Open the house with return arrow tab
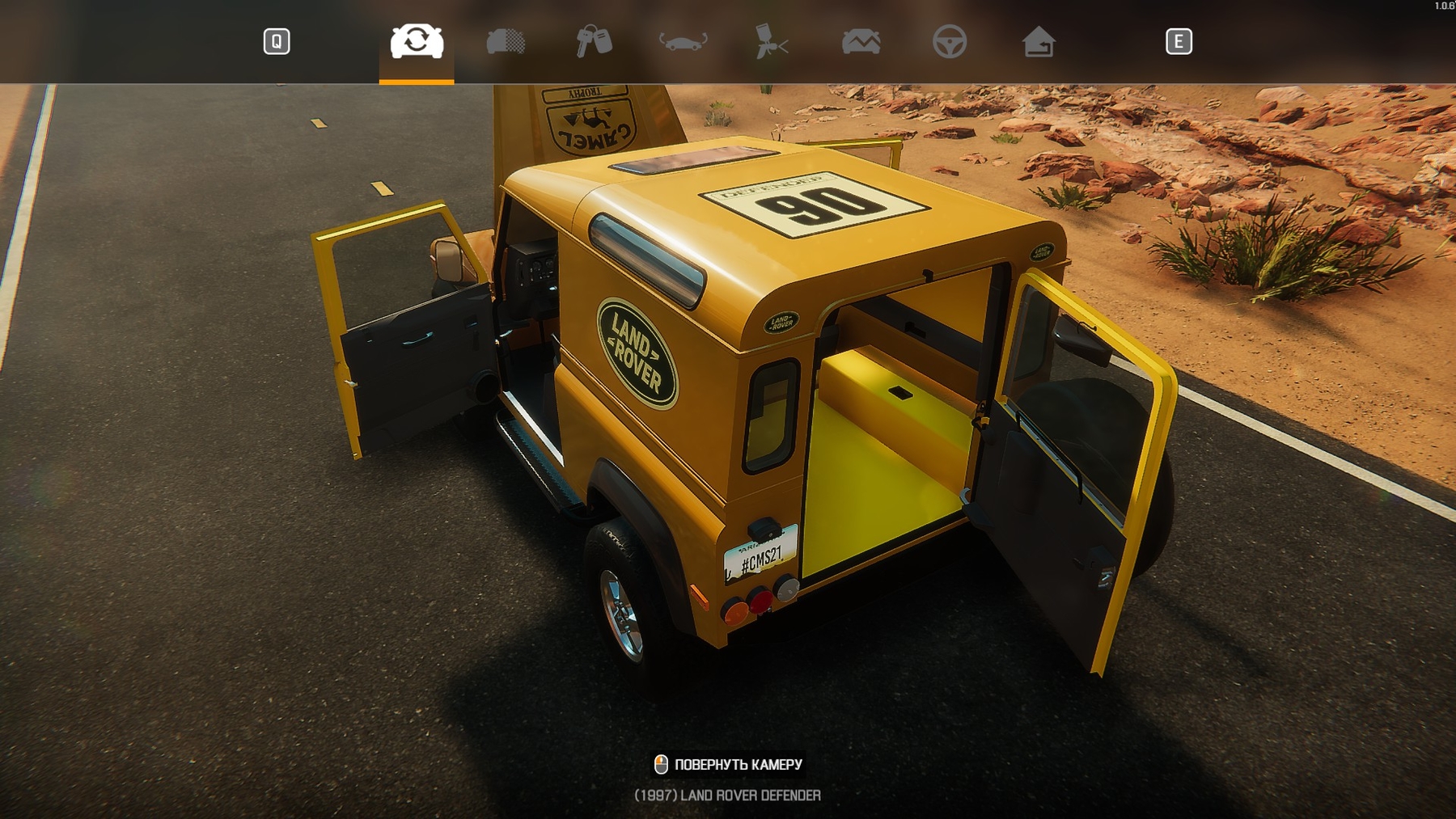 coord(1039,41)
